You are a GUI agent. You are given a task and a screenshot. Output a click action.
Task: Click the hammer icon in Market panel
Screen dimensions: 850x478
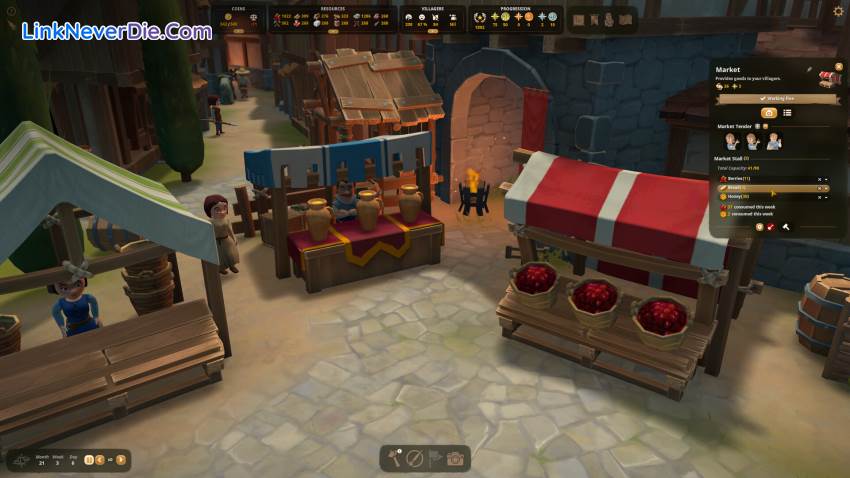(786, 227)
